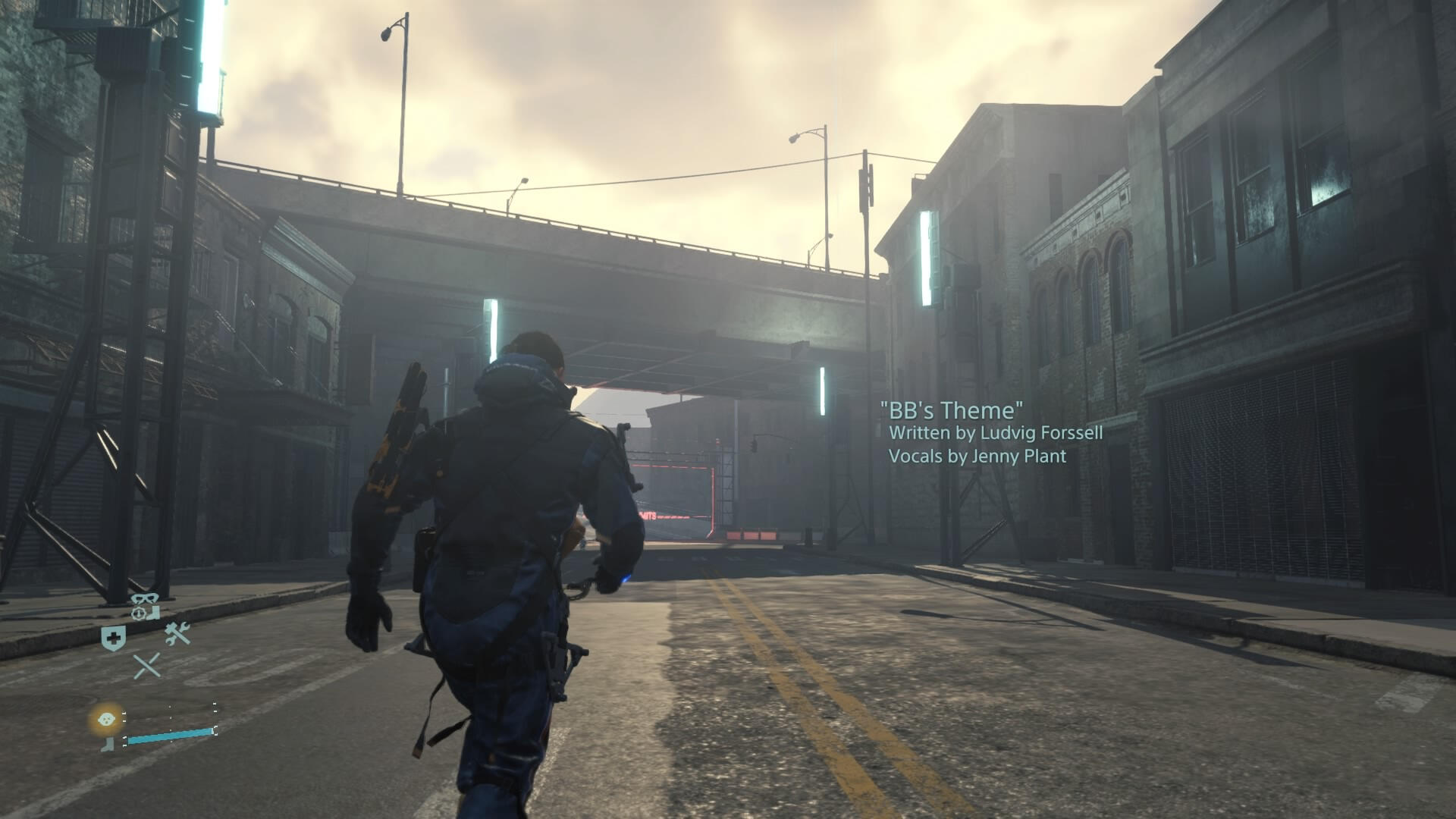Click the glowing BB baby face icon
The image size is (1456, 819).
click(x=107, y=717)
